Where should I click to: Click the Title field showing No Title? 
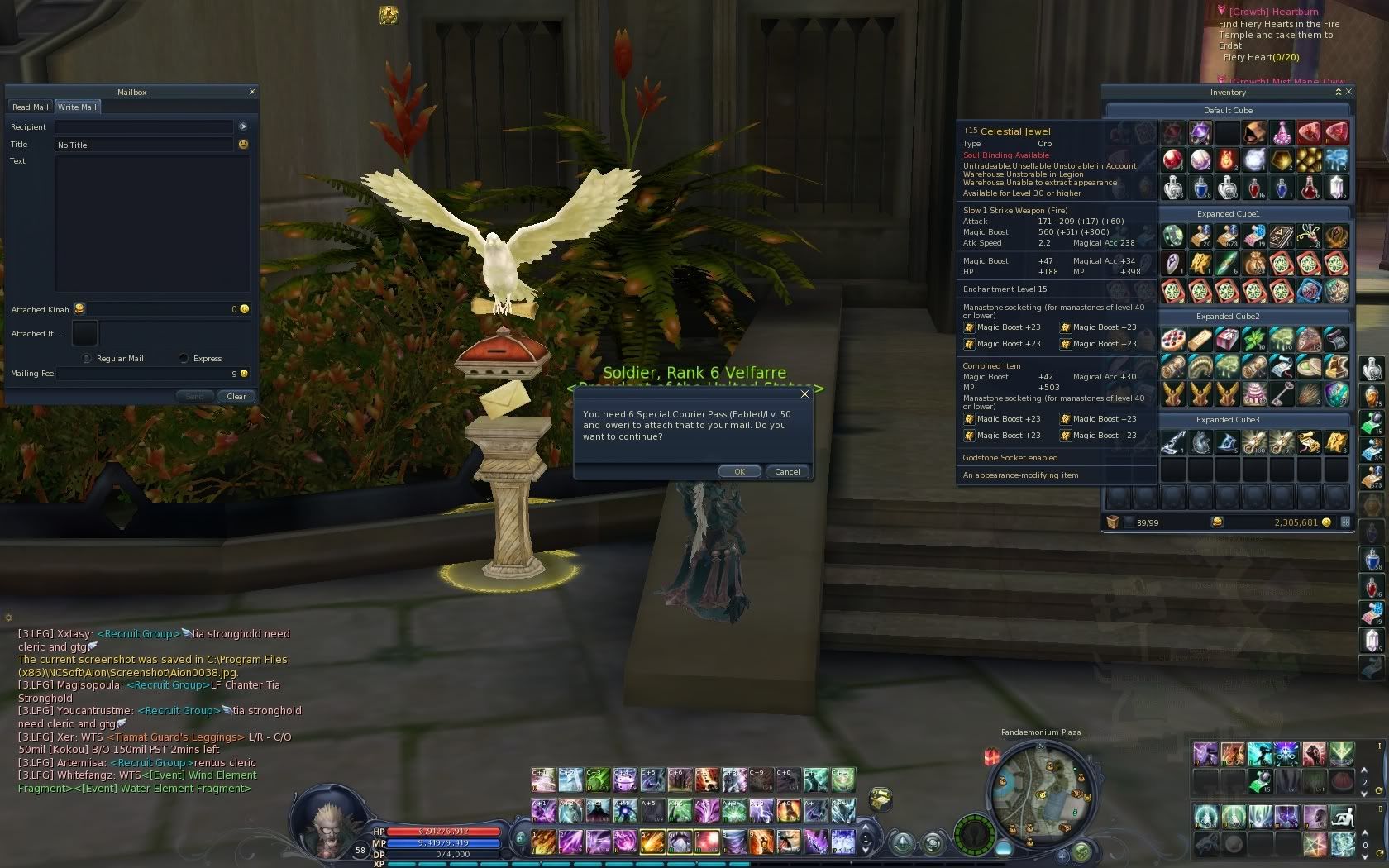[145, 145]
